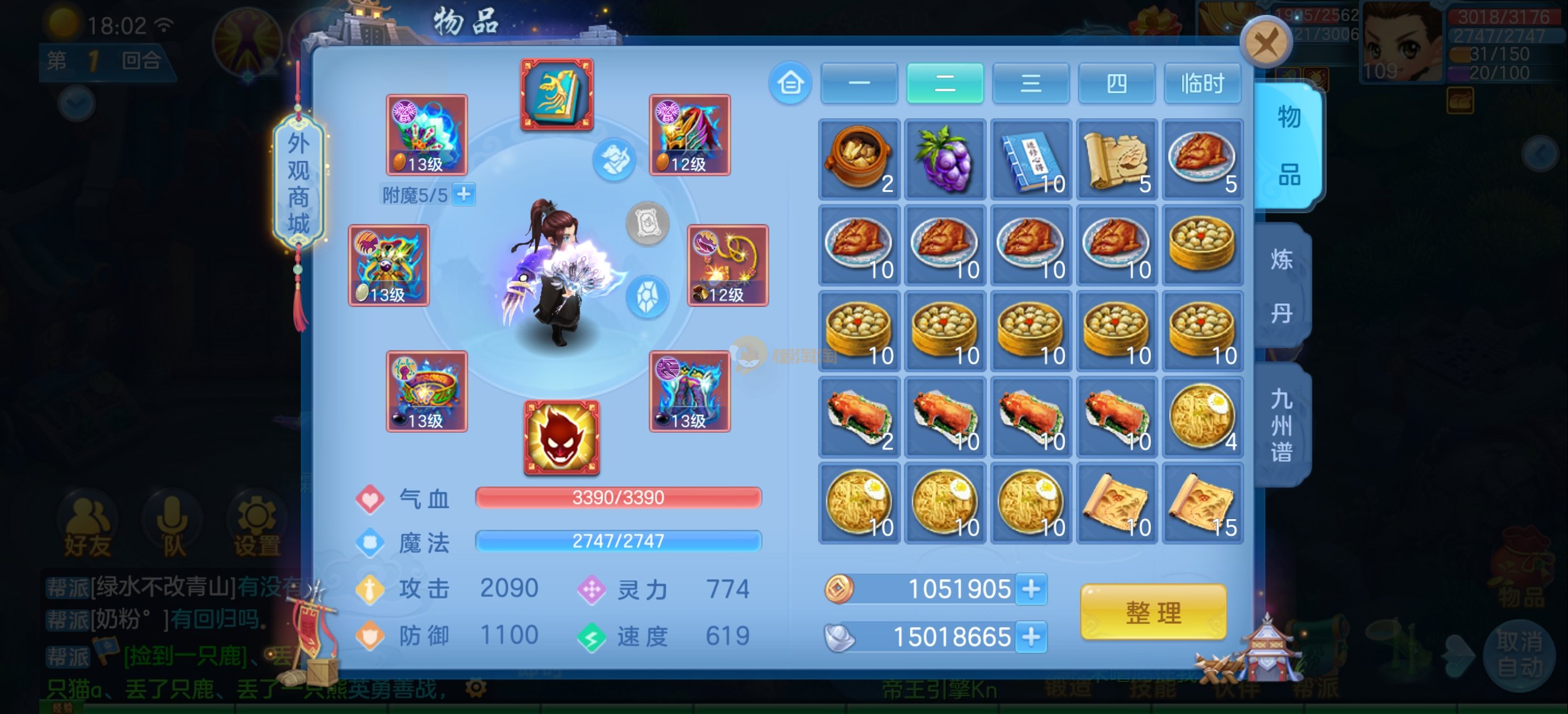
Task: Open the 临时 temporary bag tab
Action: pos(1202,84)
